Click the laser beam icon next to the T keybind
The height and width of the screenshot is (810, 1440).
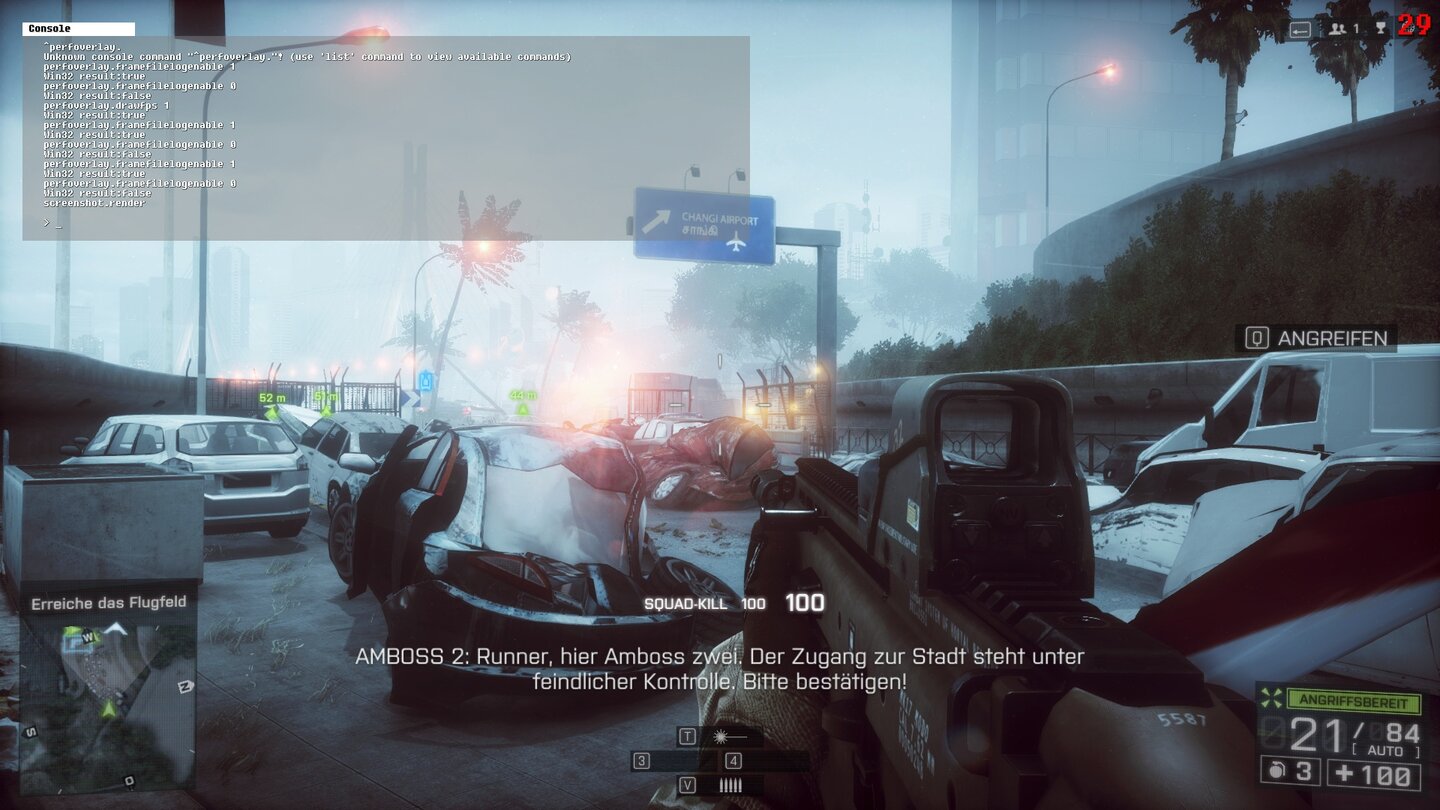coord(720,737)
